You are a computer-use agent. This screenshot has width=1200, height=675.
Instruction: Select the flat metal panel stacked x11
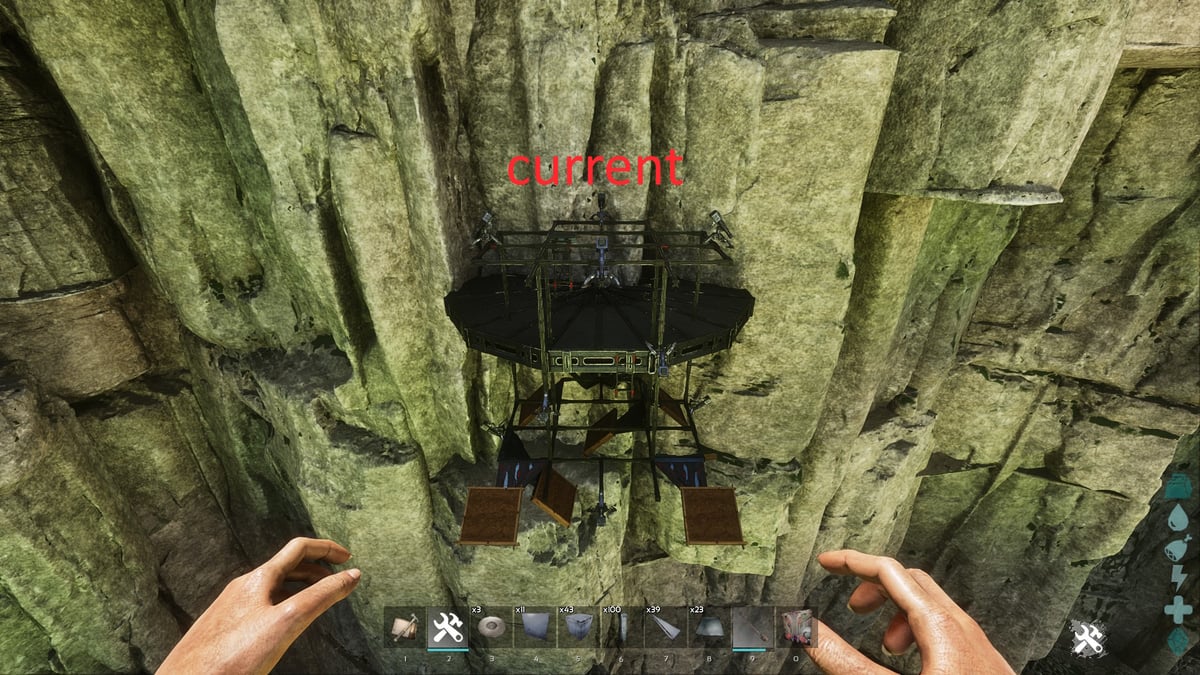tap(535, 628)
